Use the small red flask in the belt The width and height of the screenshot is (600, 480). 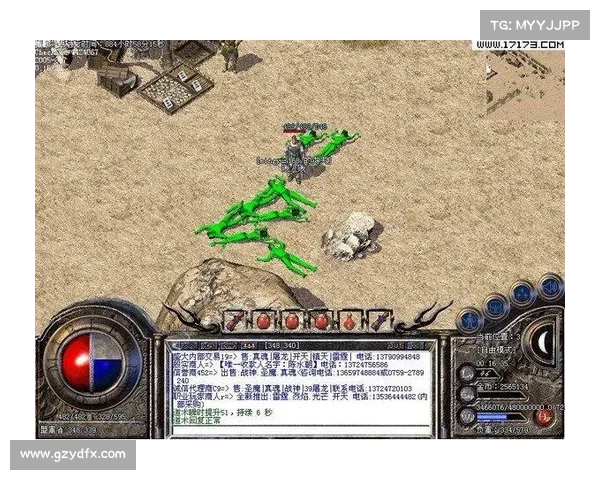(349, 322)
